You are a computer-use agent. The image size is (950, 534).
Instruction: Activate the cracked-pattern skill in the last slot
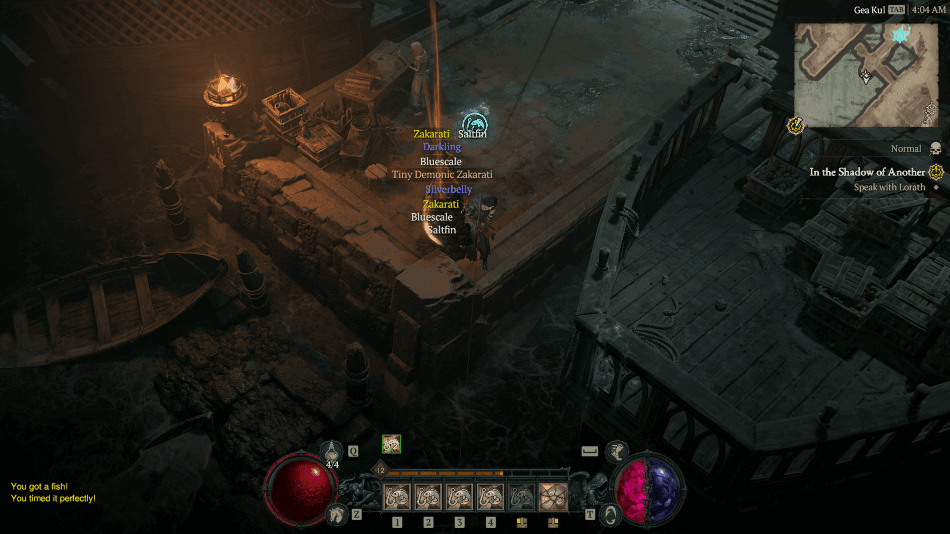[552, 497]
